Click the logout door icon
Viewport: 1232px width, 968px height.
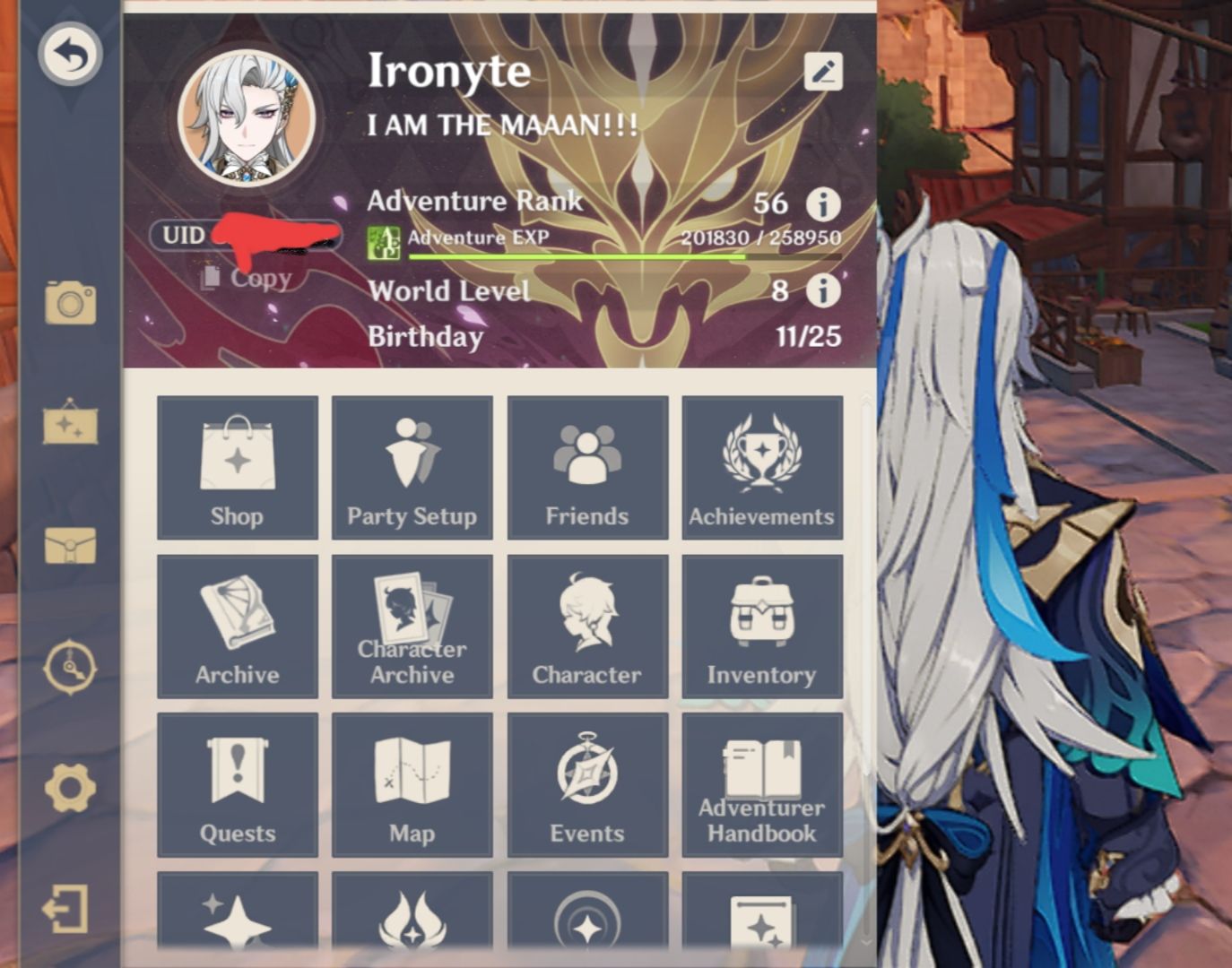click(69, 907)
